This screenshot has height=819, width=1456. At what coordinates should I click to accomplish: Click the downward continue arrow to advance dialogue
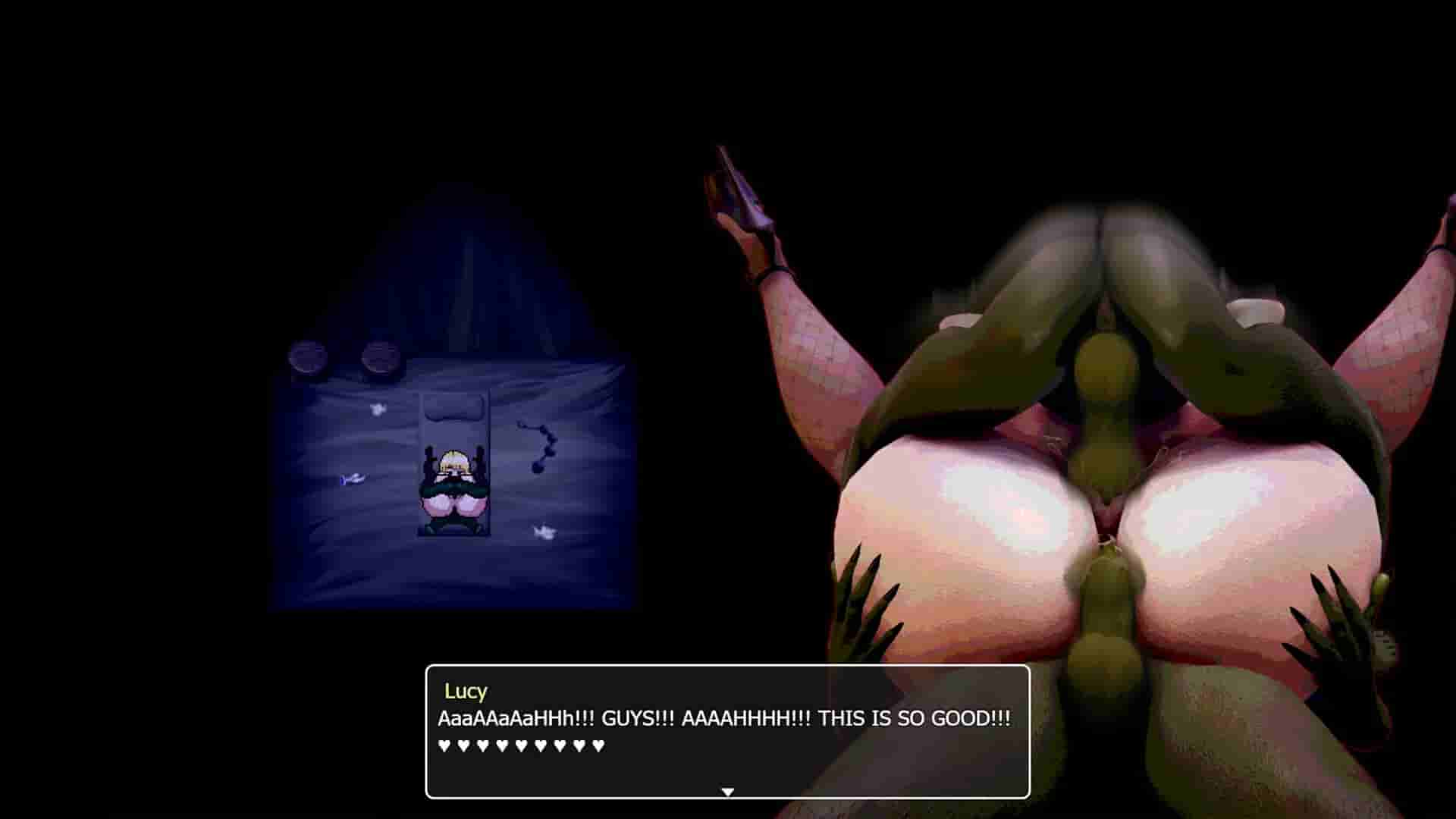pyautogui.click(x=726, y=790)
